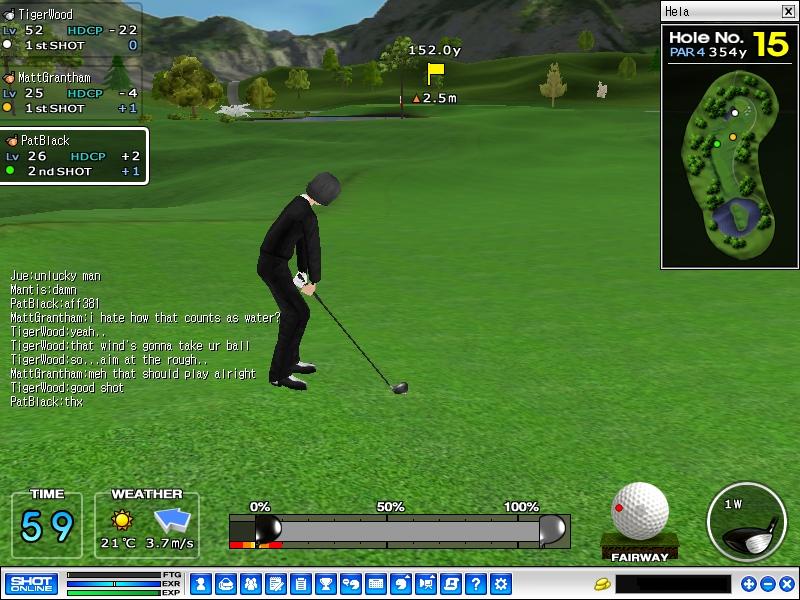Click the minus button on the bottom bar
Screen dimensions: 800x600
click(x=768, y=584)
